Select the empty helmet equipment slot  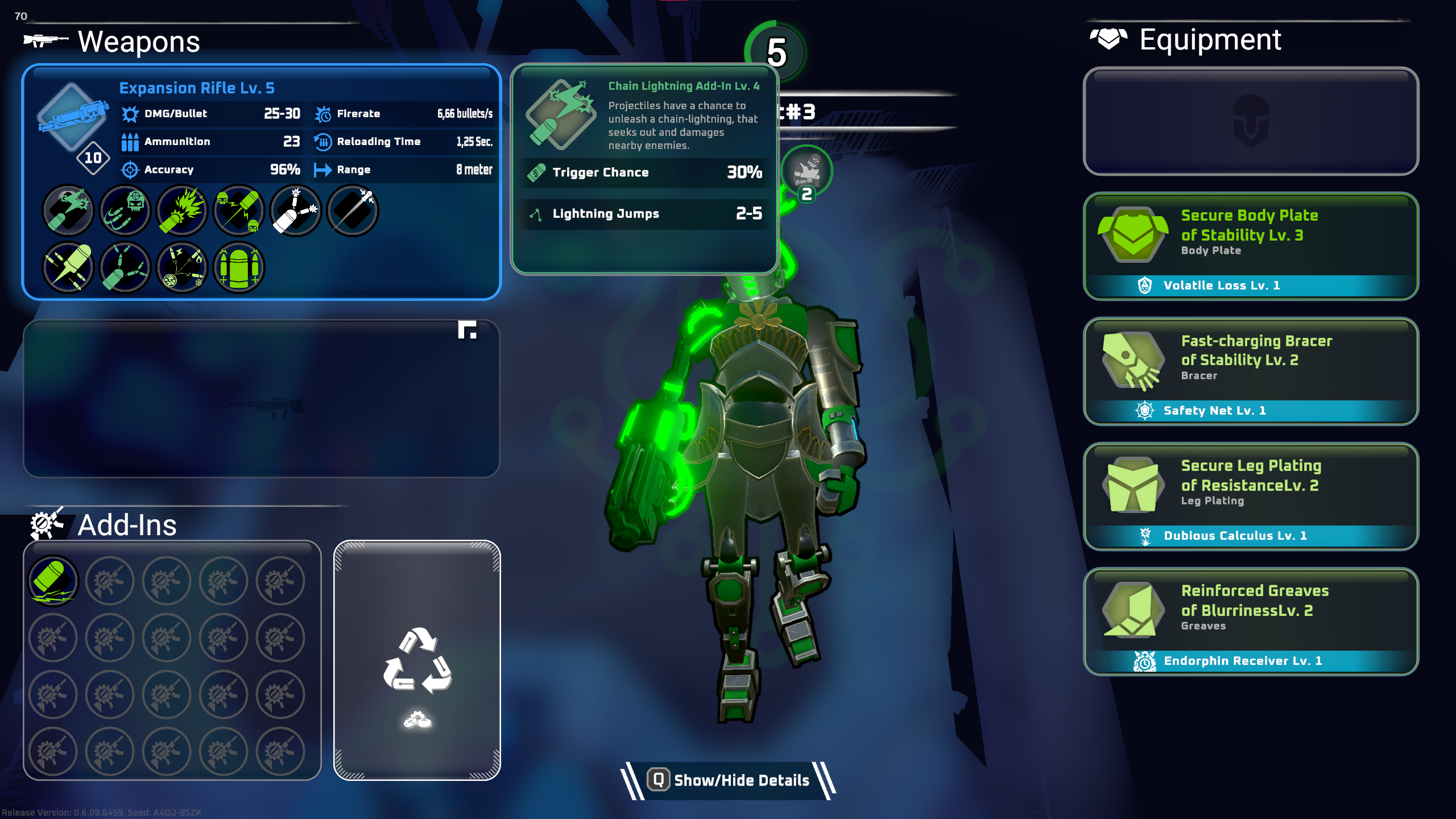(1251, 122)
